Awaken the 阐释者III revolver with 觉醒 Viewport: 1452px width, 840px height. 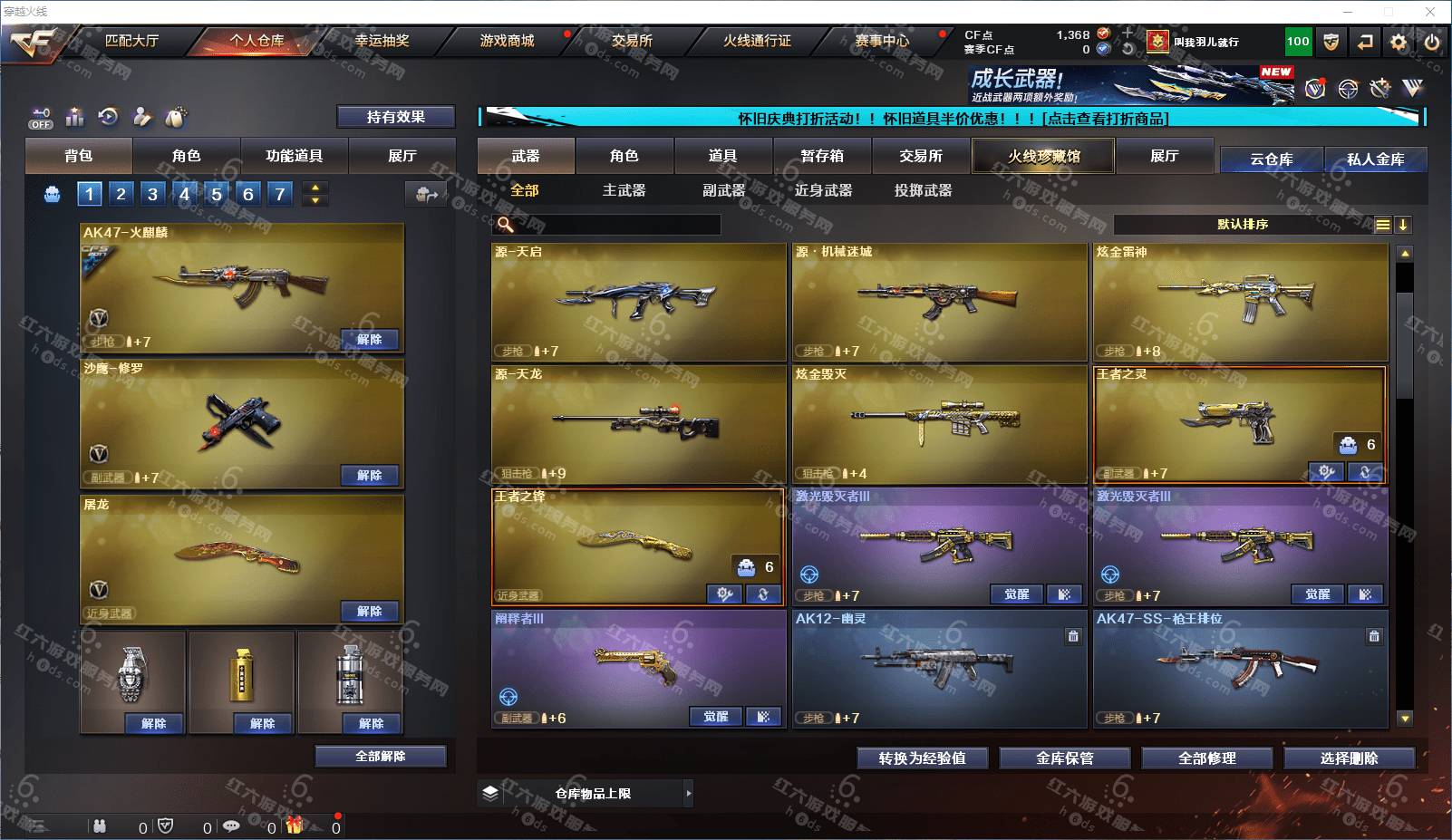(715, 717)
